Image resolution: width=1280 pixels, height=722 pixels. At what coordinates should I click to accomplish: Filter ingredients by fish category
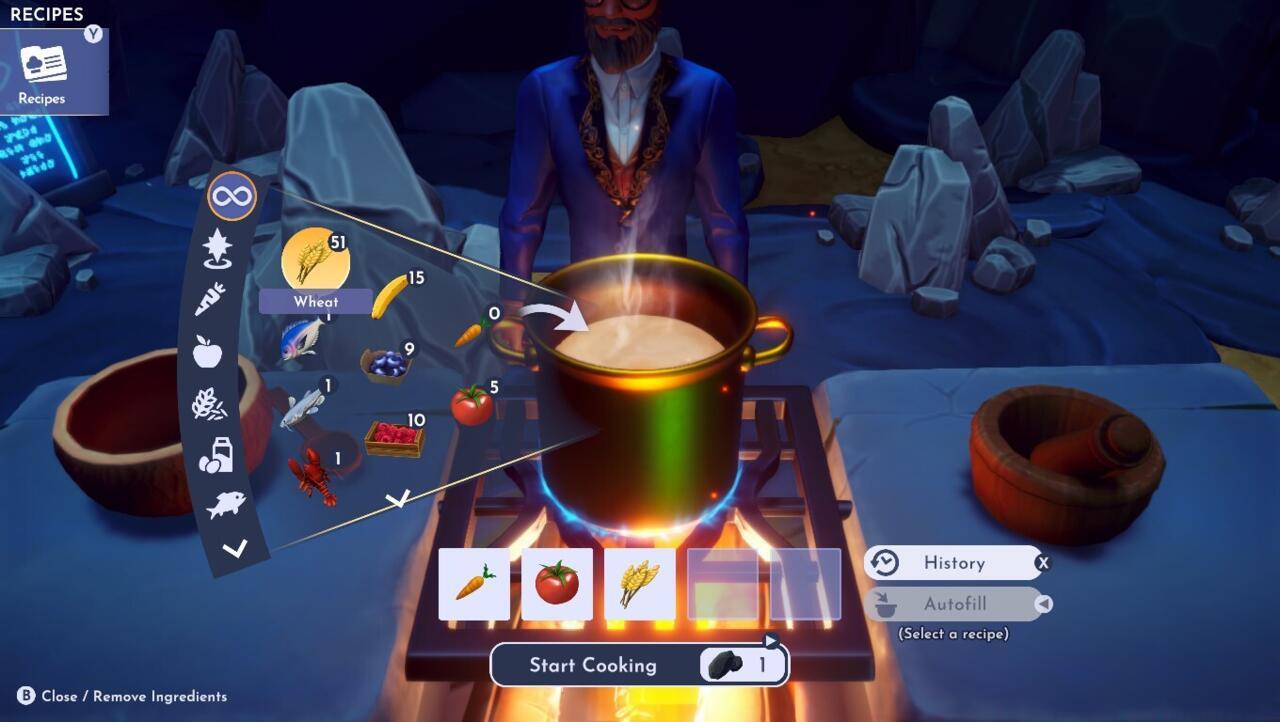coord(226,505)
